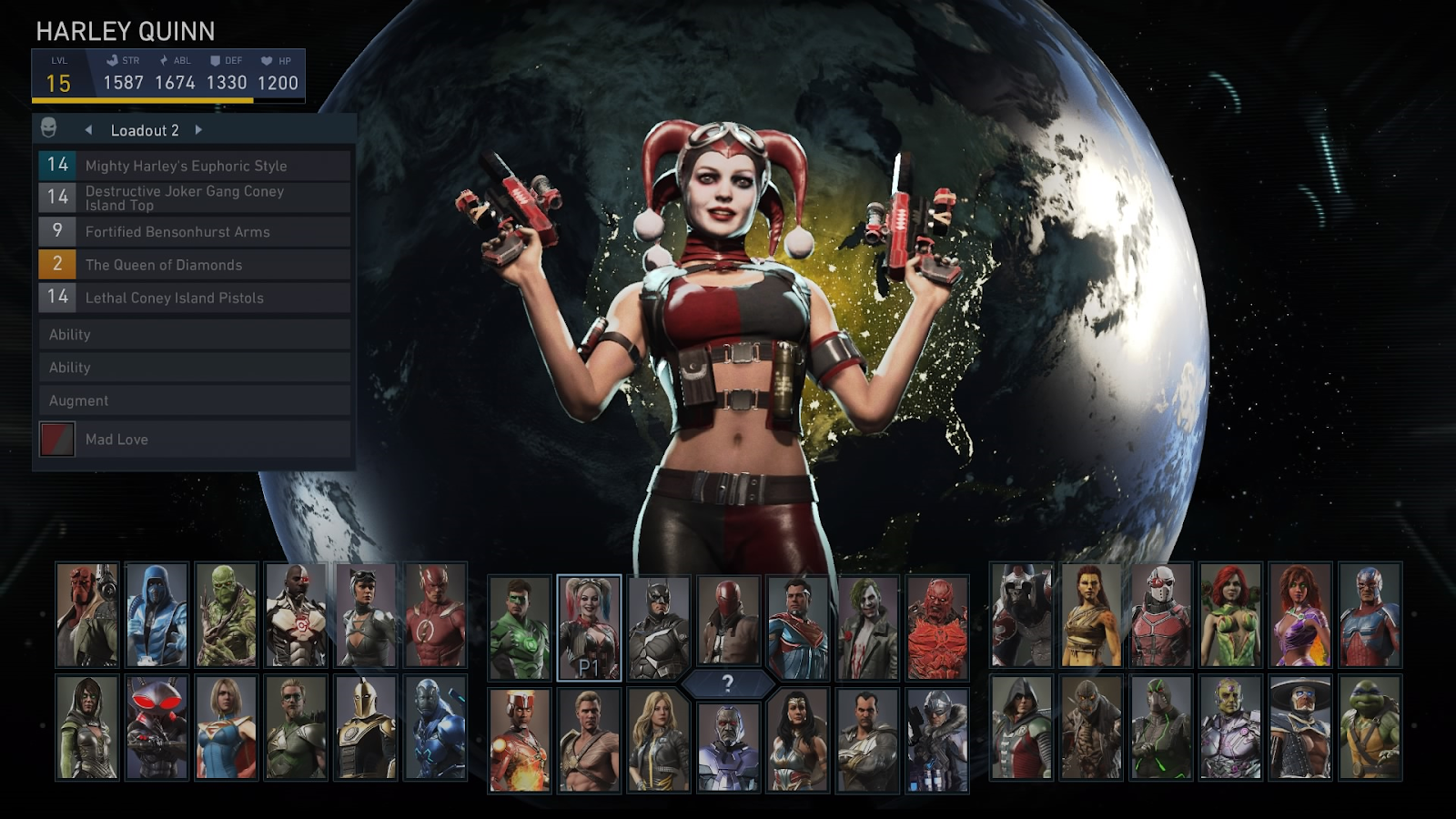Viewport: 1456px width, 819px height.
Task: Select Supergirl from the roster
Action: (x=227, y=727)
